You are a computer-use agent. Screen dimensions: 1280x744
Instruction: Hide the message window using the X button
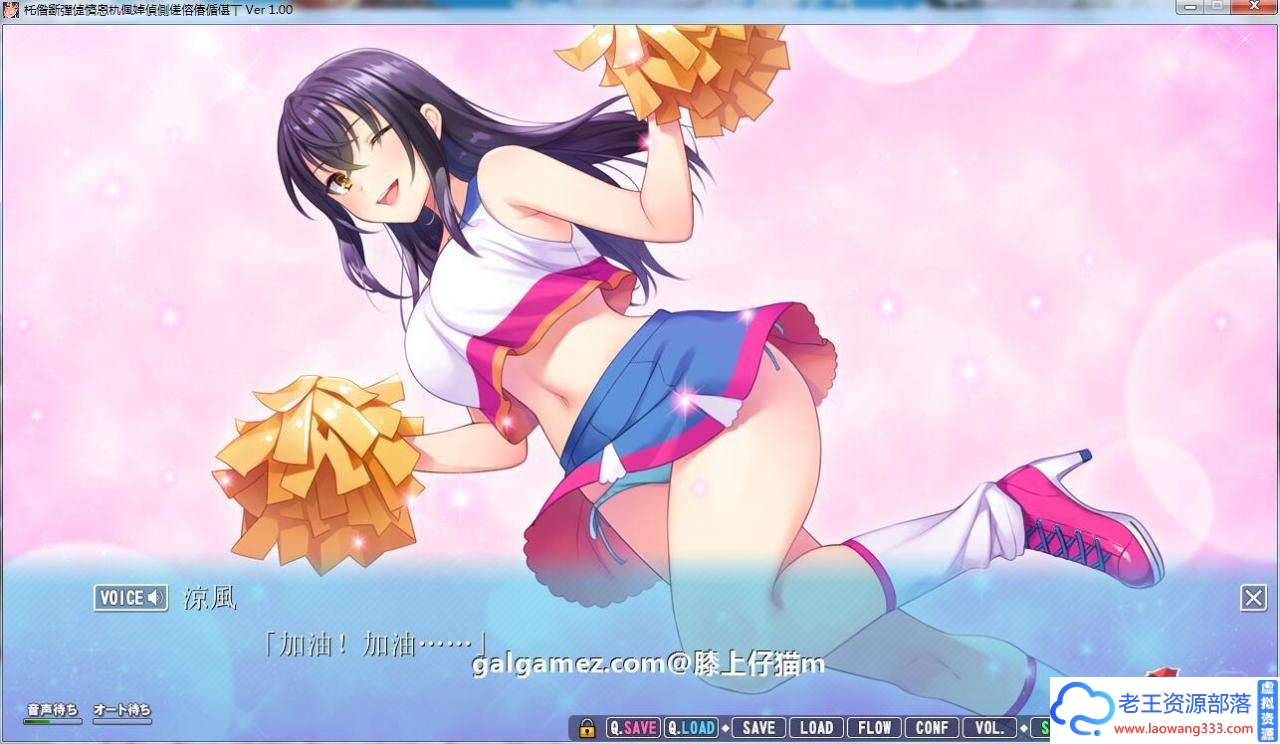click(x=1253, y=597)
